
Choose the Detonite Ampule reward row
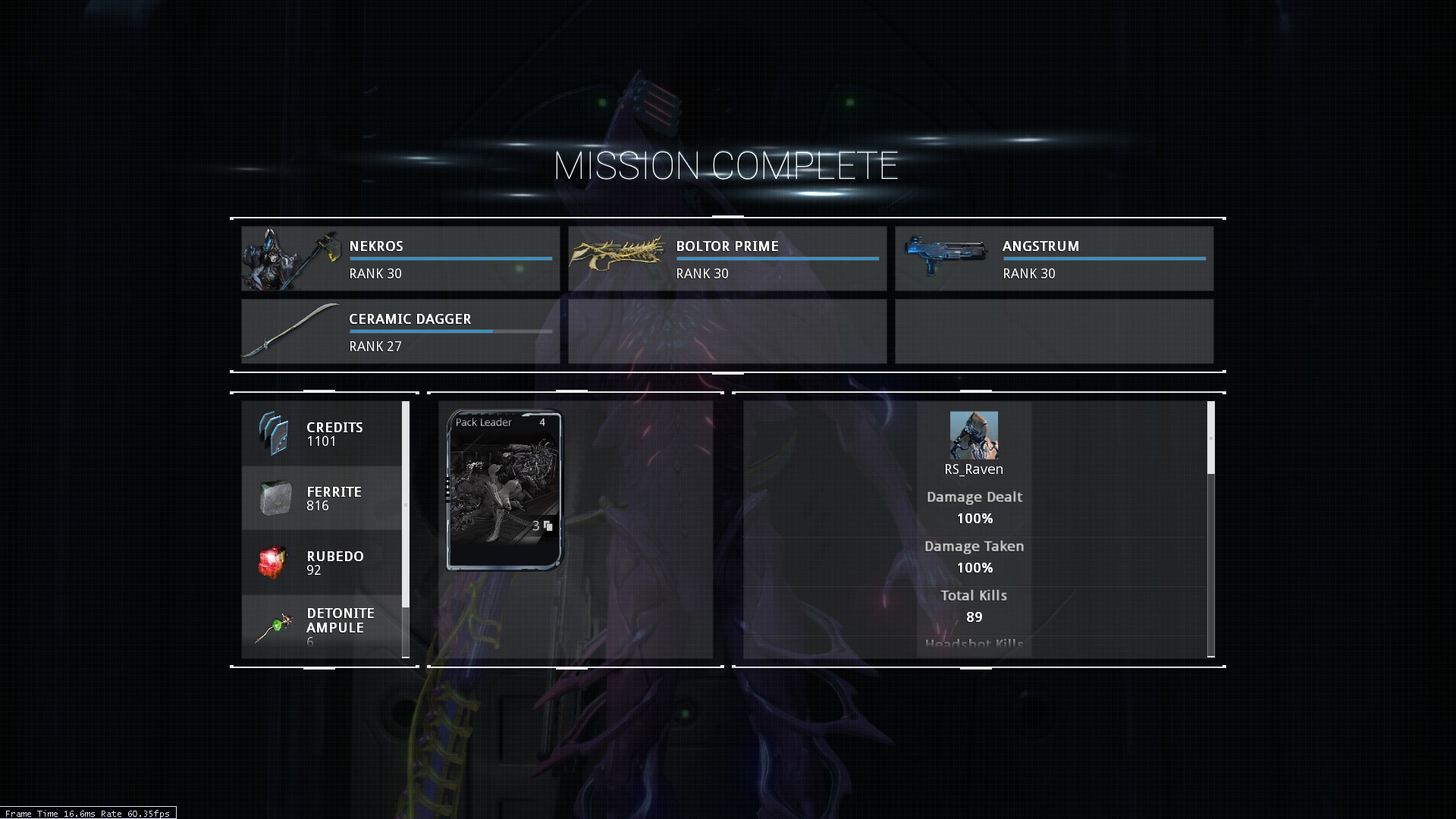click(x=322, y=626)
